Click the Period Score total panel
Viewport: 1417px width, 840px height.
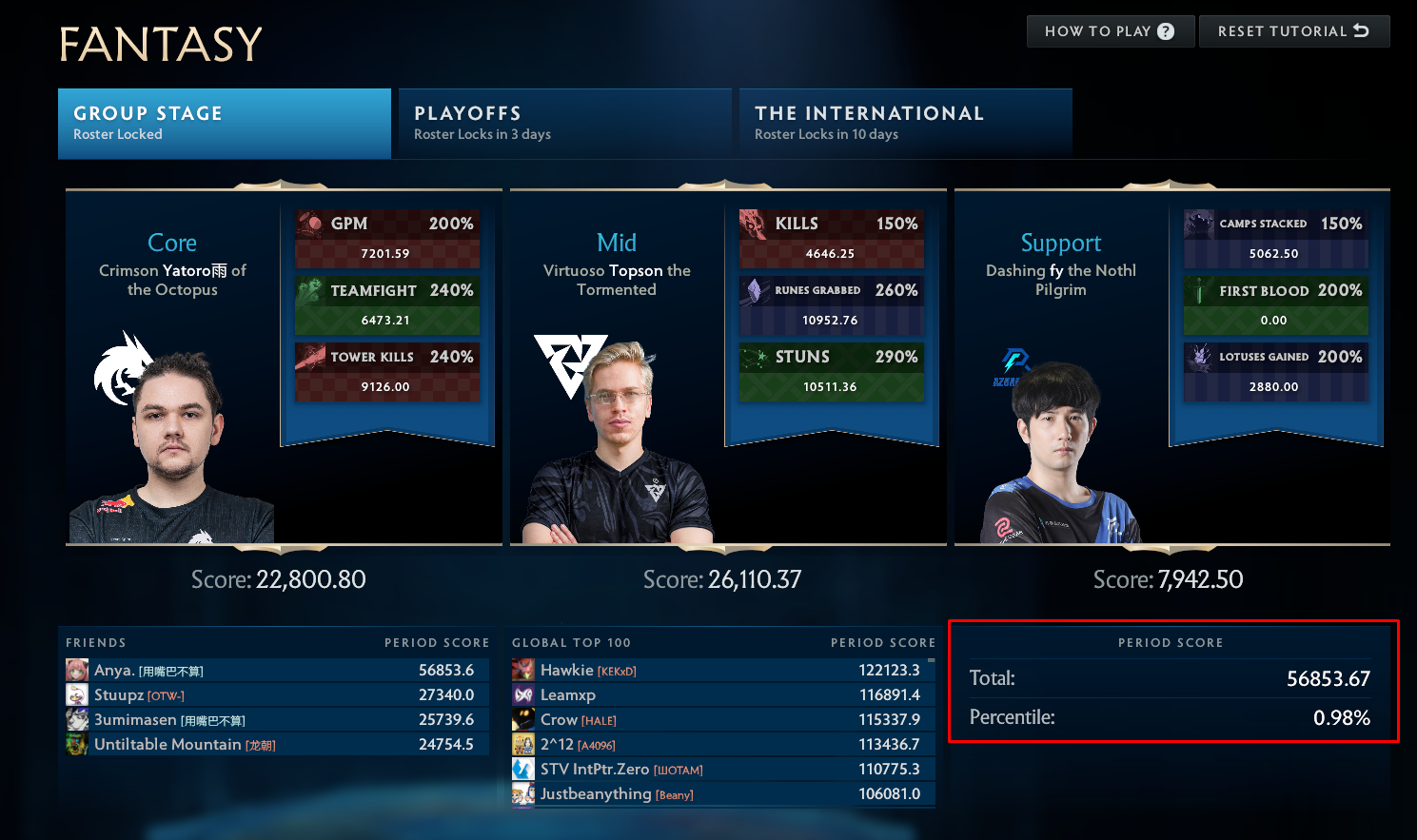point(1171,682)
